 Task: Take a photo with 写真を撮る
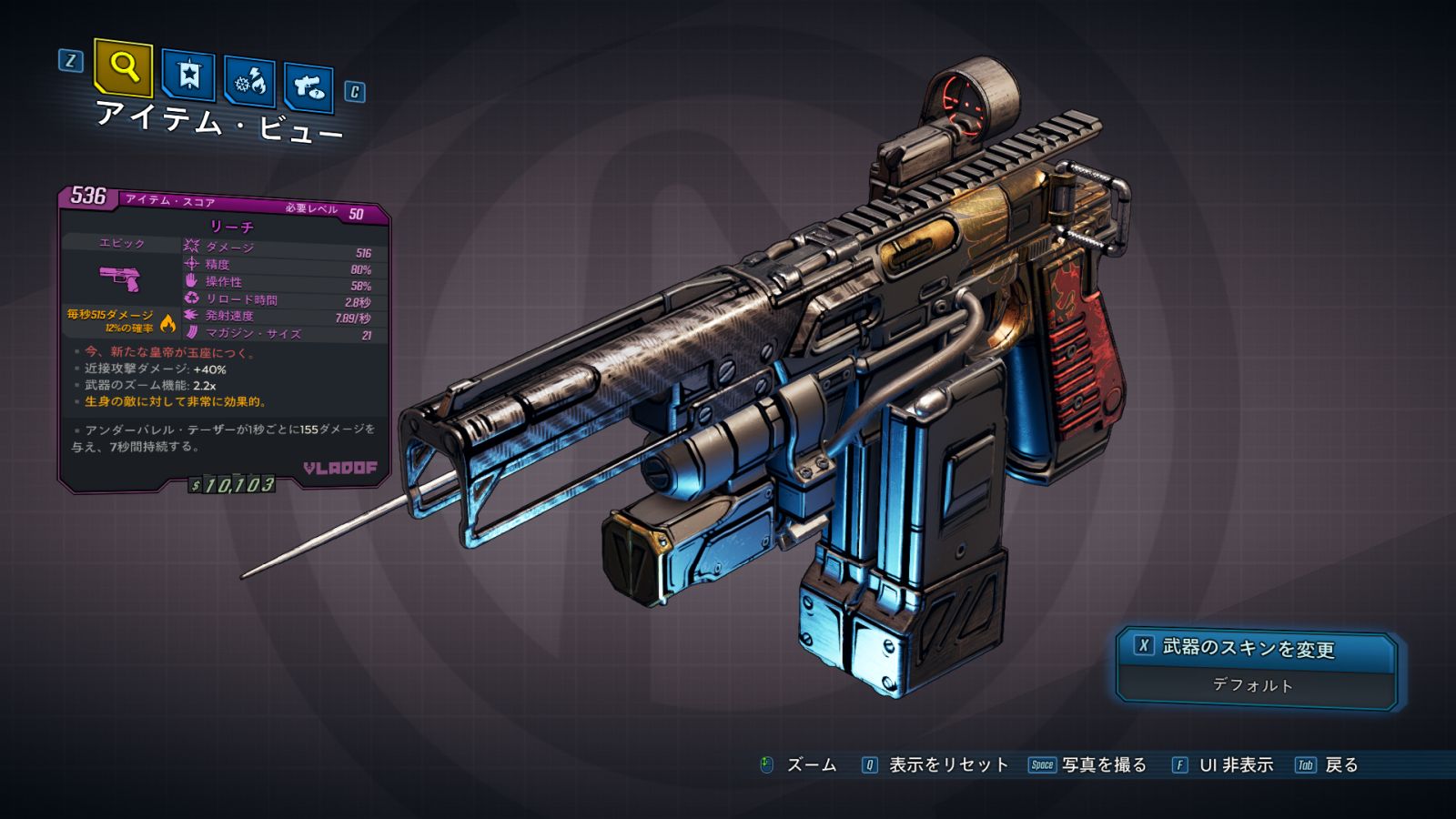1103,765
